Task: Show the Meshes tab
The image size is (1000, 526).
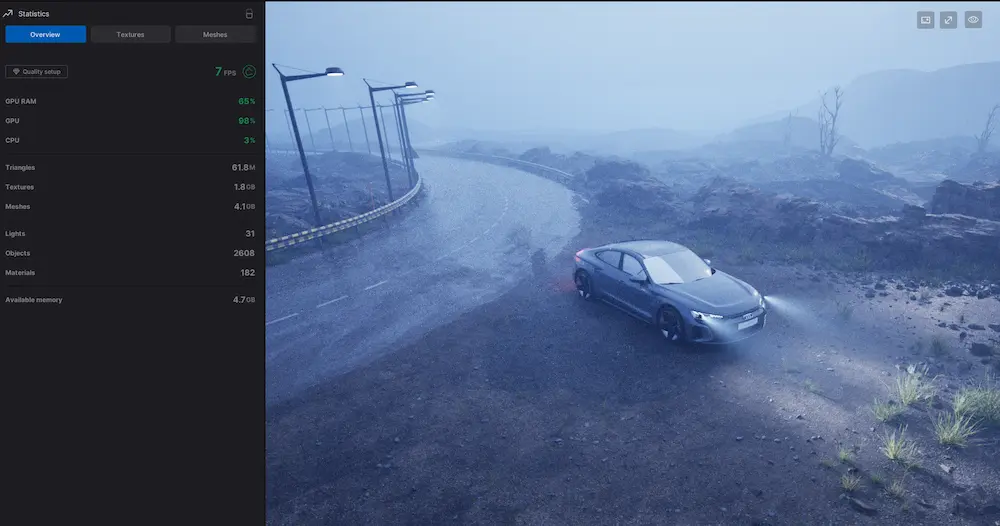Action: click(x=215, y=35)
